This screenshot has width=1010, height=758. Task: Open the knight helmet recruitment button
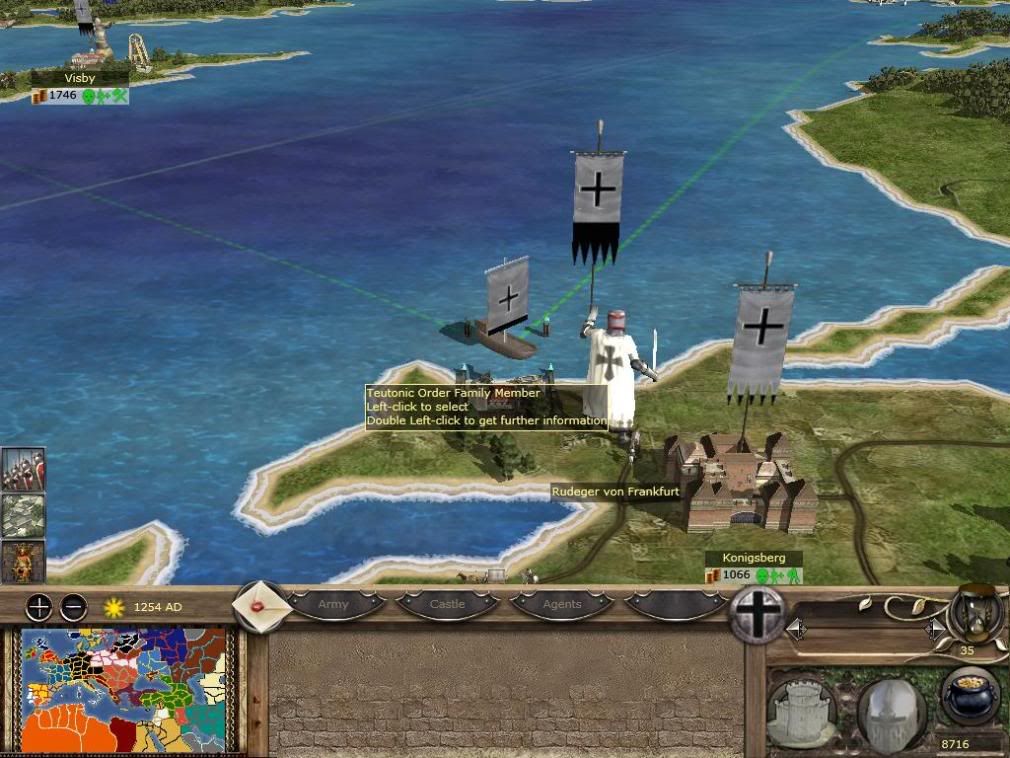click(x=890, y=713)
